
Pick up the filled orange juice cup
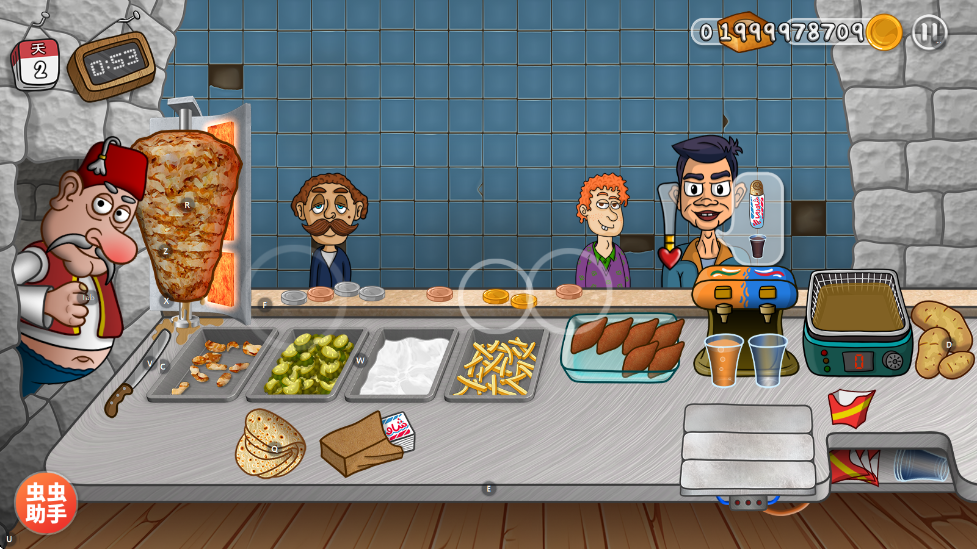coord(723,358)
